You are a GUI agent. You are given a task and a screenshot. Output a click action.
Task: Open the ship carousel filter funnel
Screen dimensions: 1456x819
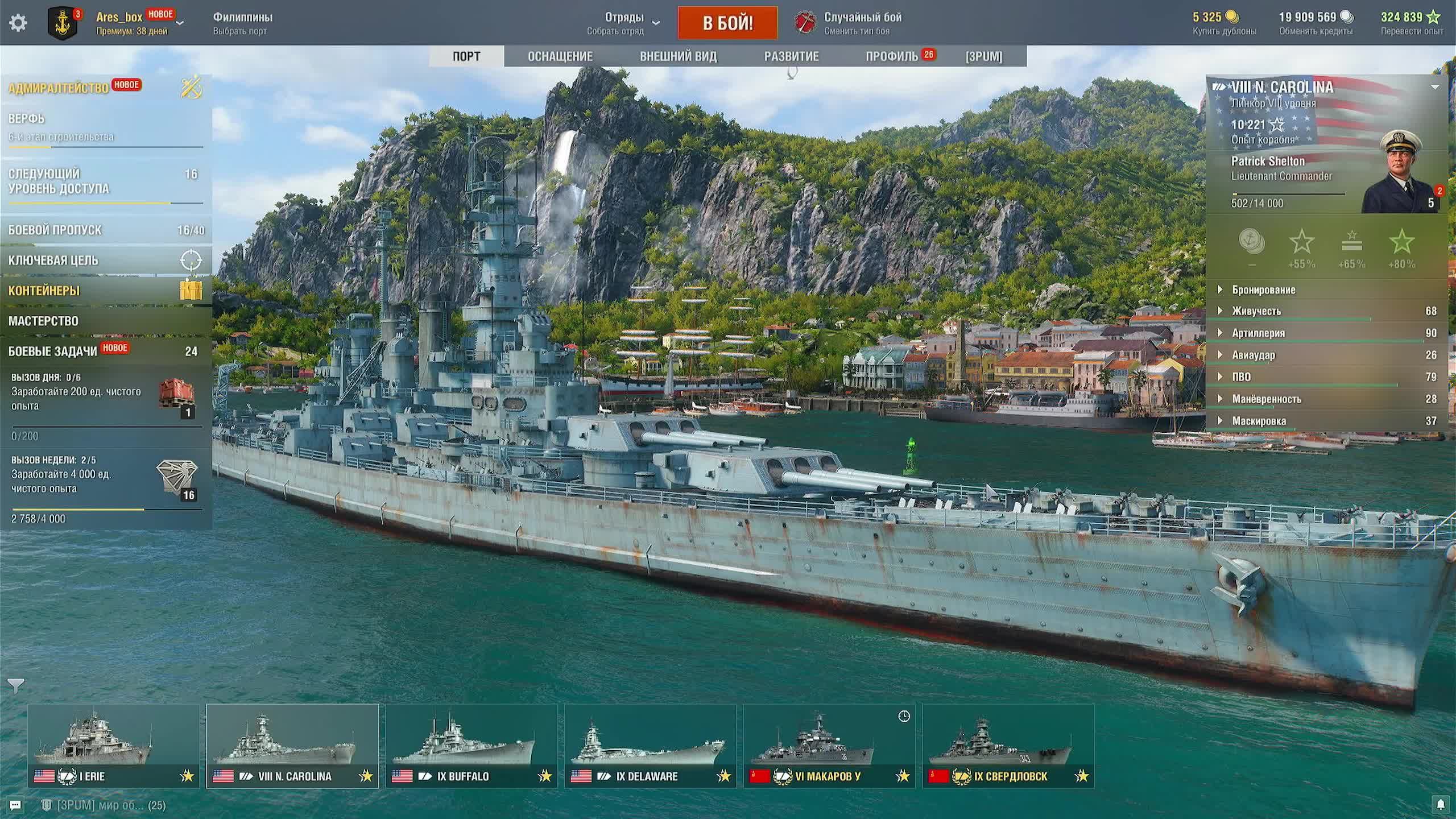16,686
